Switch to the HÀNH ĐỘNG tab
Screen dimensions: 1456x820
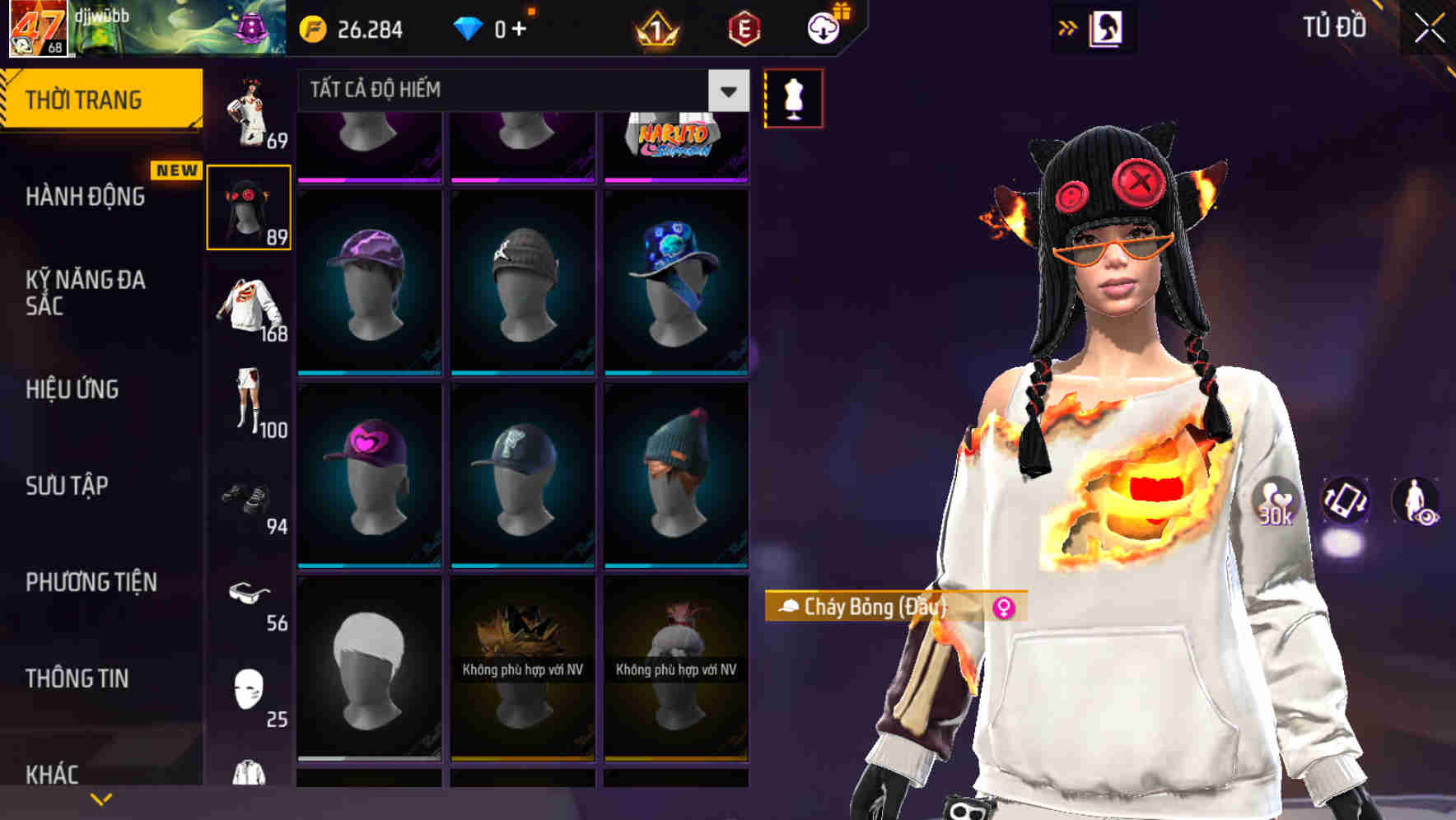(85, 197)
